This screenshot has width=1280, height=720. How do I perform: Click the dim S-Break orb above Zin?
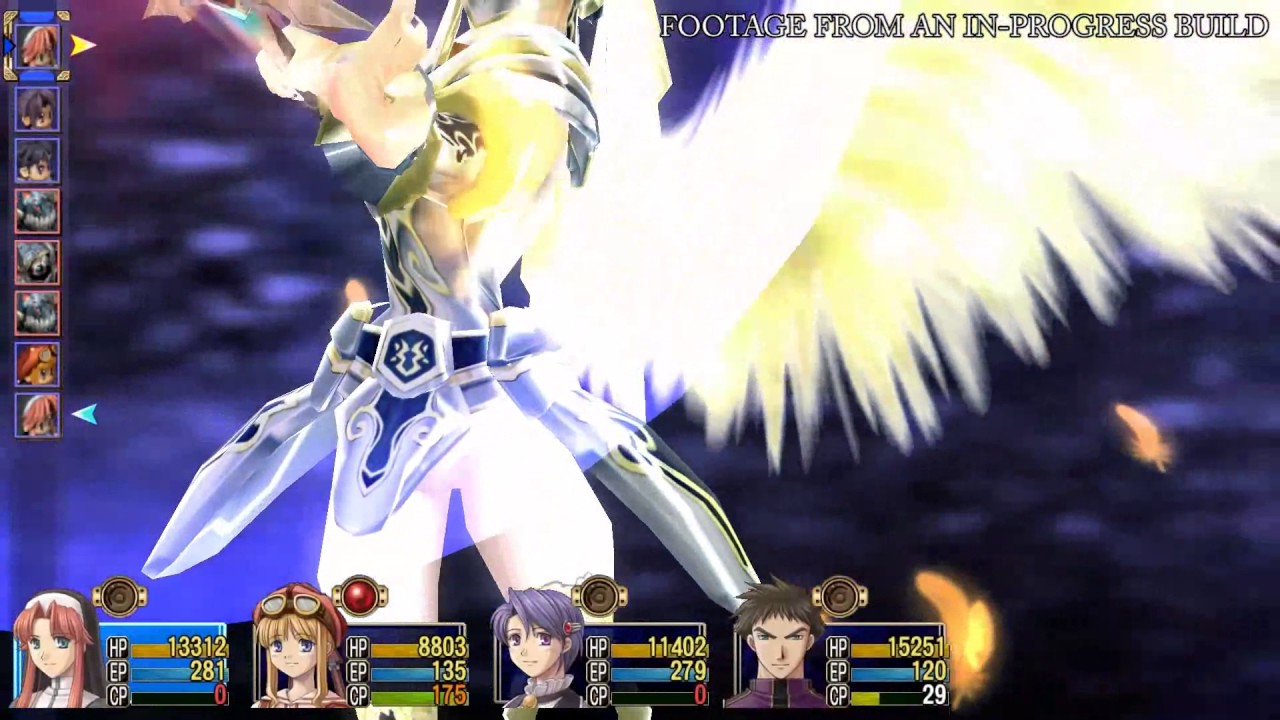pos(839,597)
